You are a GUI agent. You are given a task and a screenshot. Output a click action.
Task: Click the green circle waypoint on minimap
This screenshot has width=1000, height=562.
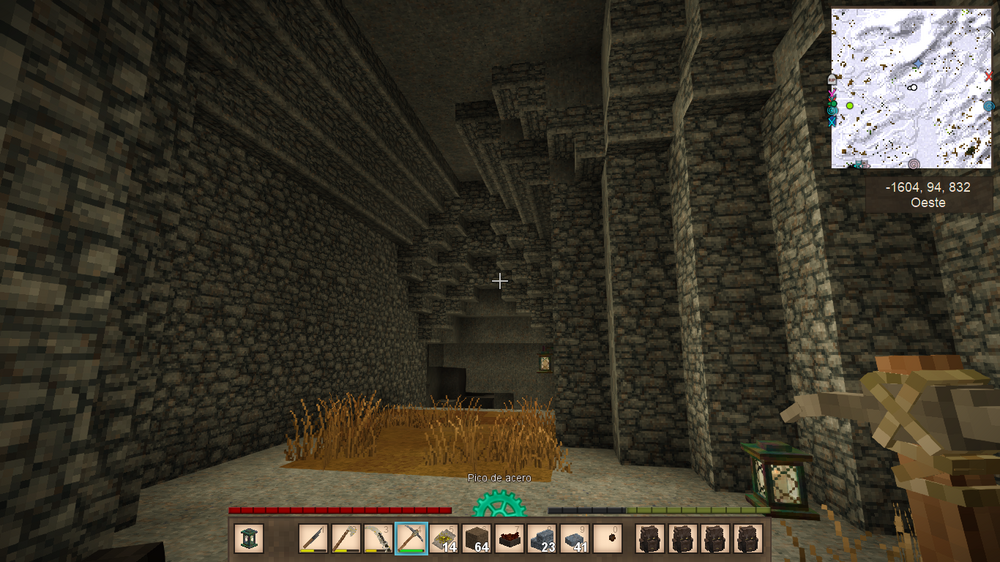coord(849,105)
